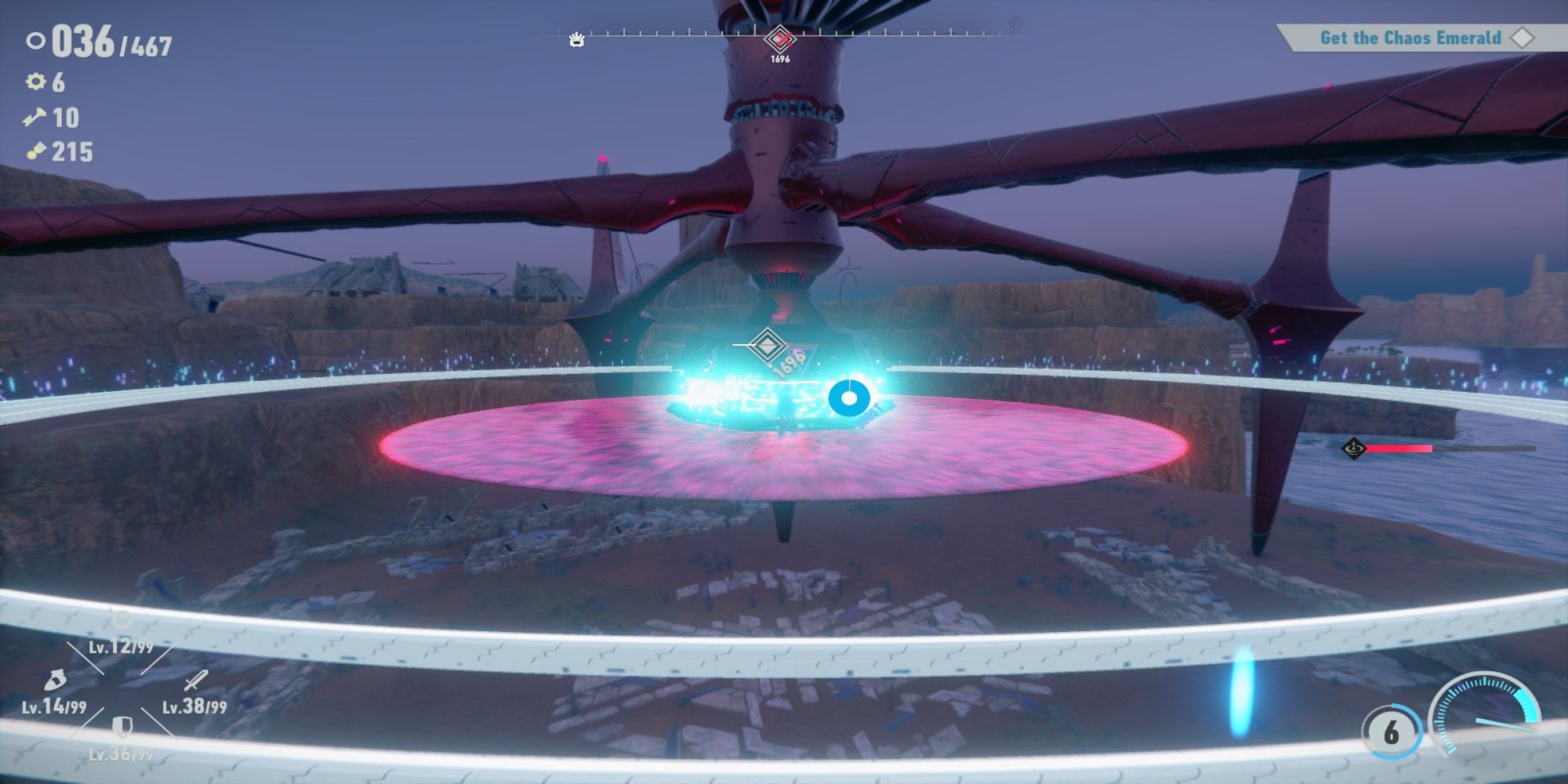Select the crown marker on the boss gauge

pyautogui.click(x=576, y=38)
